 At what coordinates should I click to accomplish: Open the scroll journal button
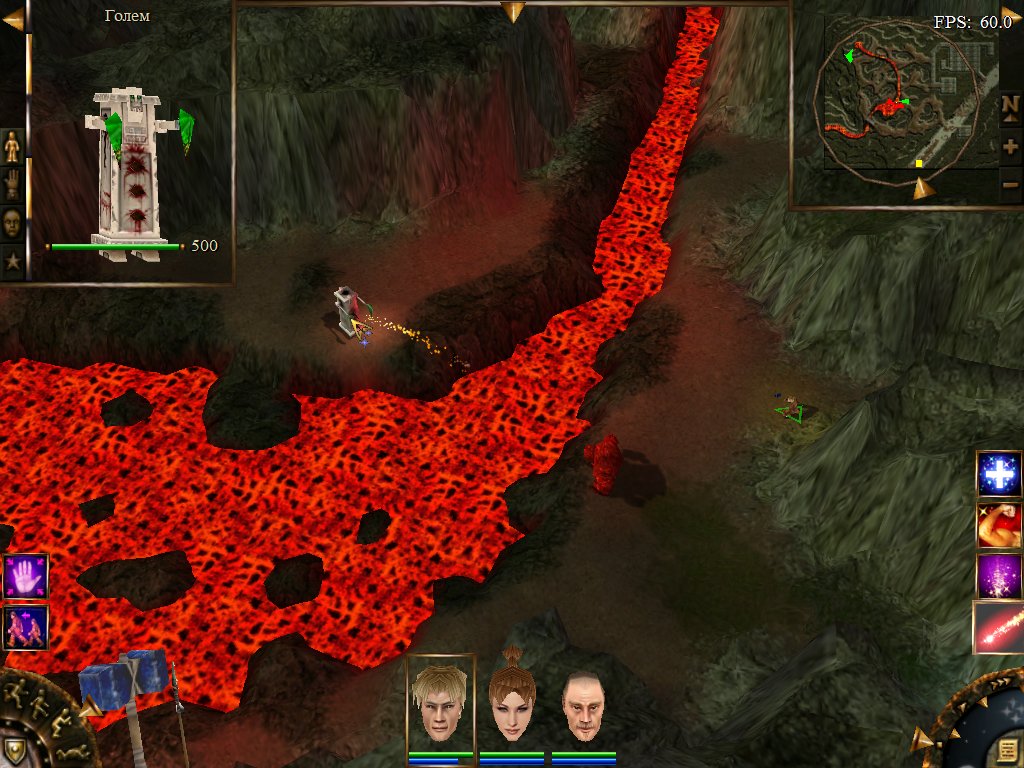(1005, 749)
